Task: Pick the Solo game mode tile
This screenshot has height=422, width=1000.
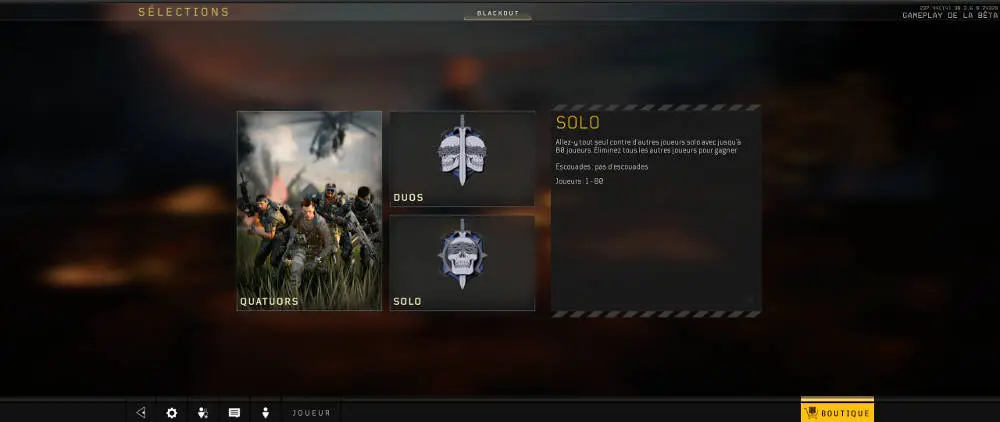Action: (462, 263)
